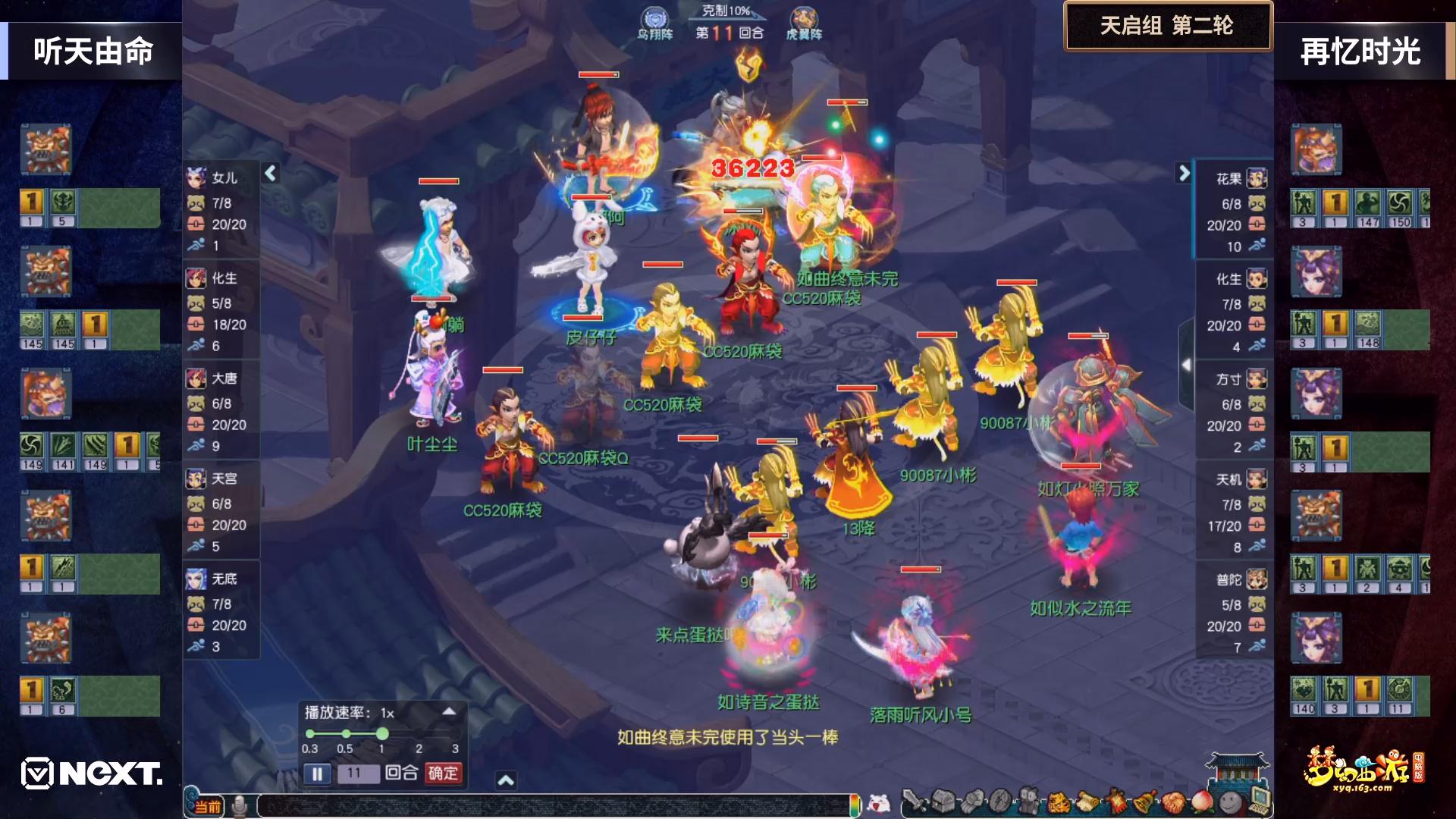Open the scroll icon in bottom toolbar
Viewport: 1456px width, 819px height.
(x=1087, y=802)
